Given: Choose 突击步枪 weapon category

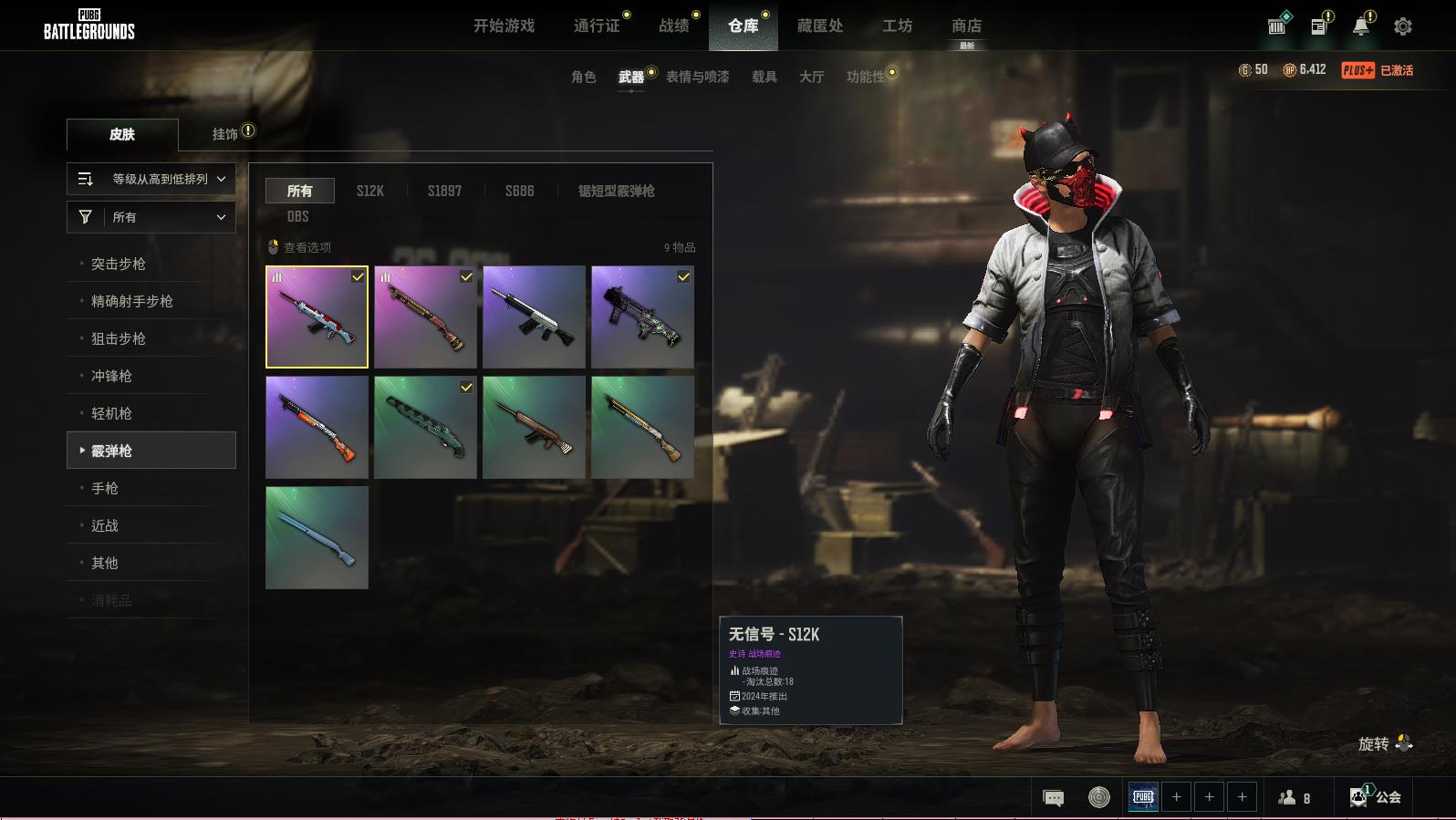Looking at the screenshot, I should 119,264.
